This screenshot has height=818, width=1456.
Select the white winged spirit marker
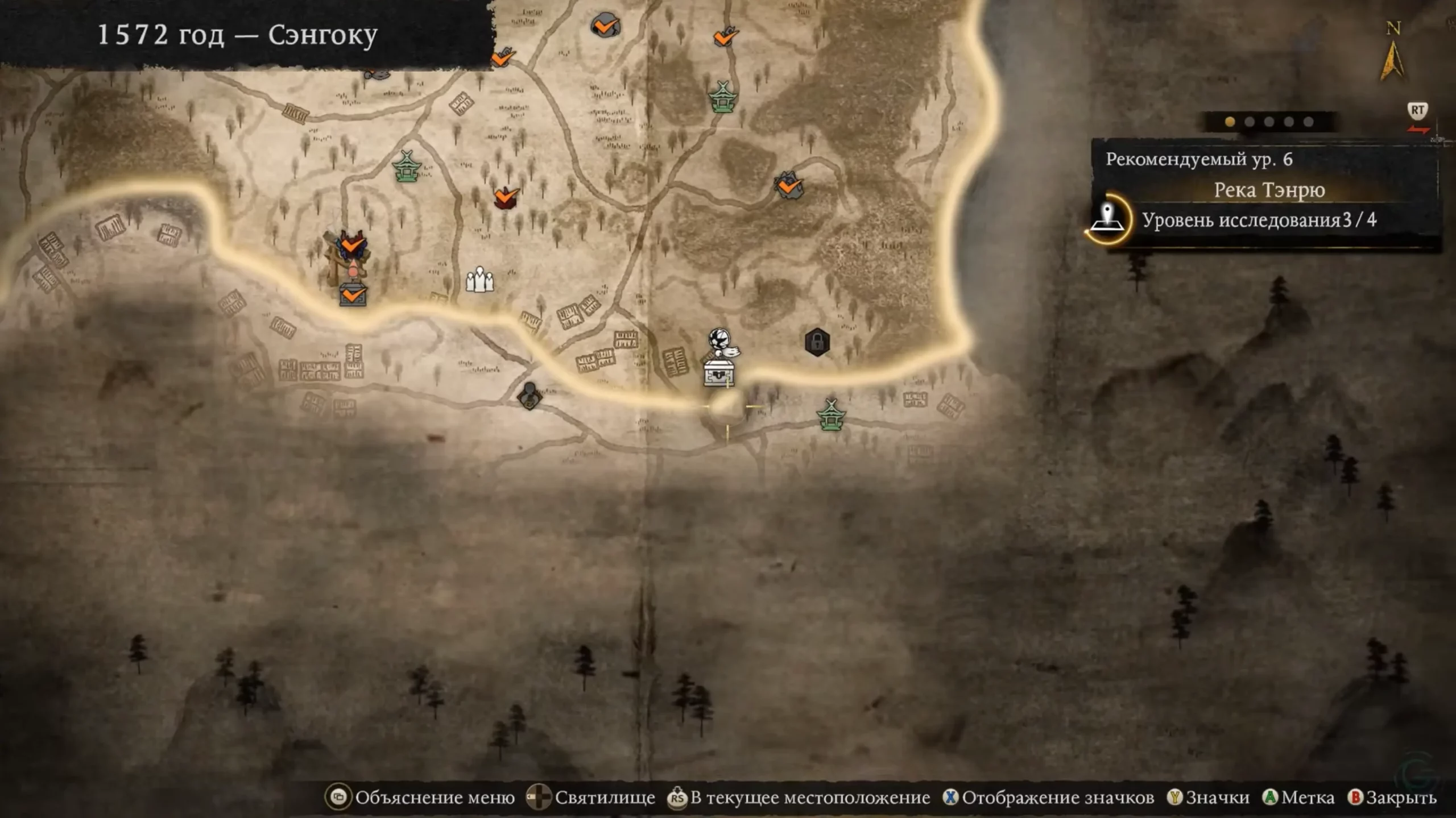[721, 342]
